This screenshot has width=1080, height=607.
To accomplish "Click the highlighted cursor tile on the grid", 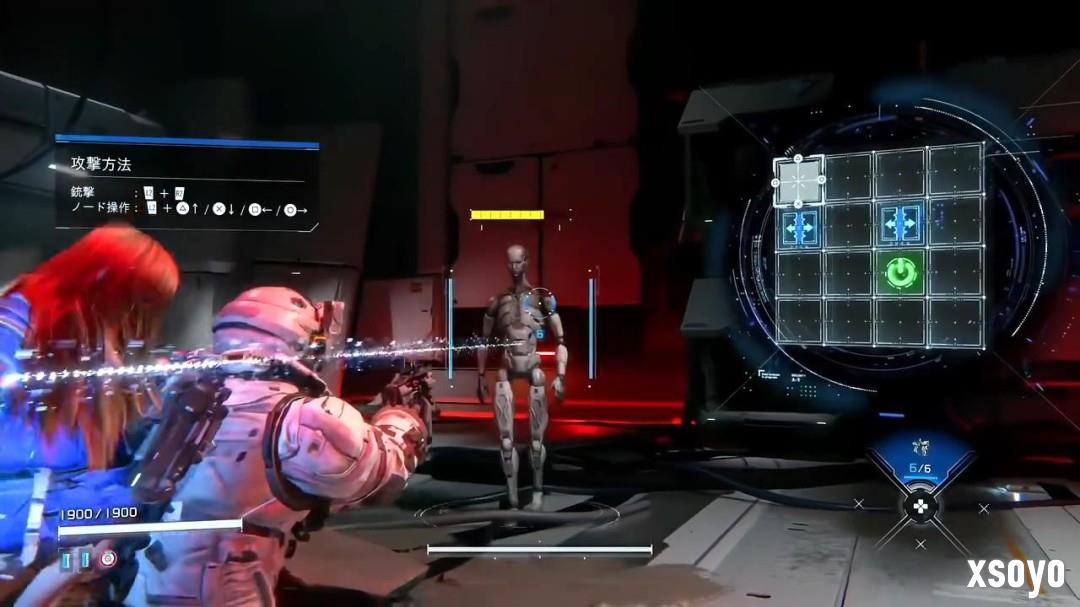I will [x=799, y=182].
